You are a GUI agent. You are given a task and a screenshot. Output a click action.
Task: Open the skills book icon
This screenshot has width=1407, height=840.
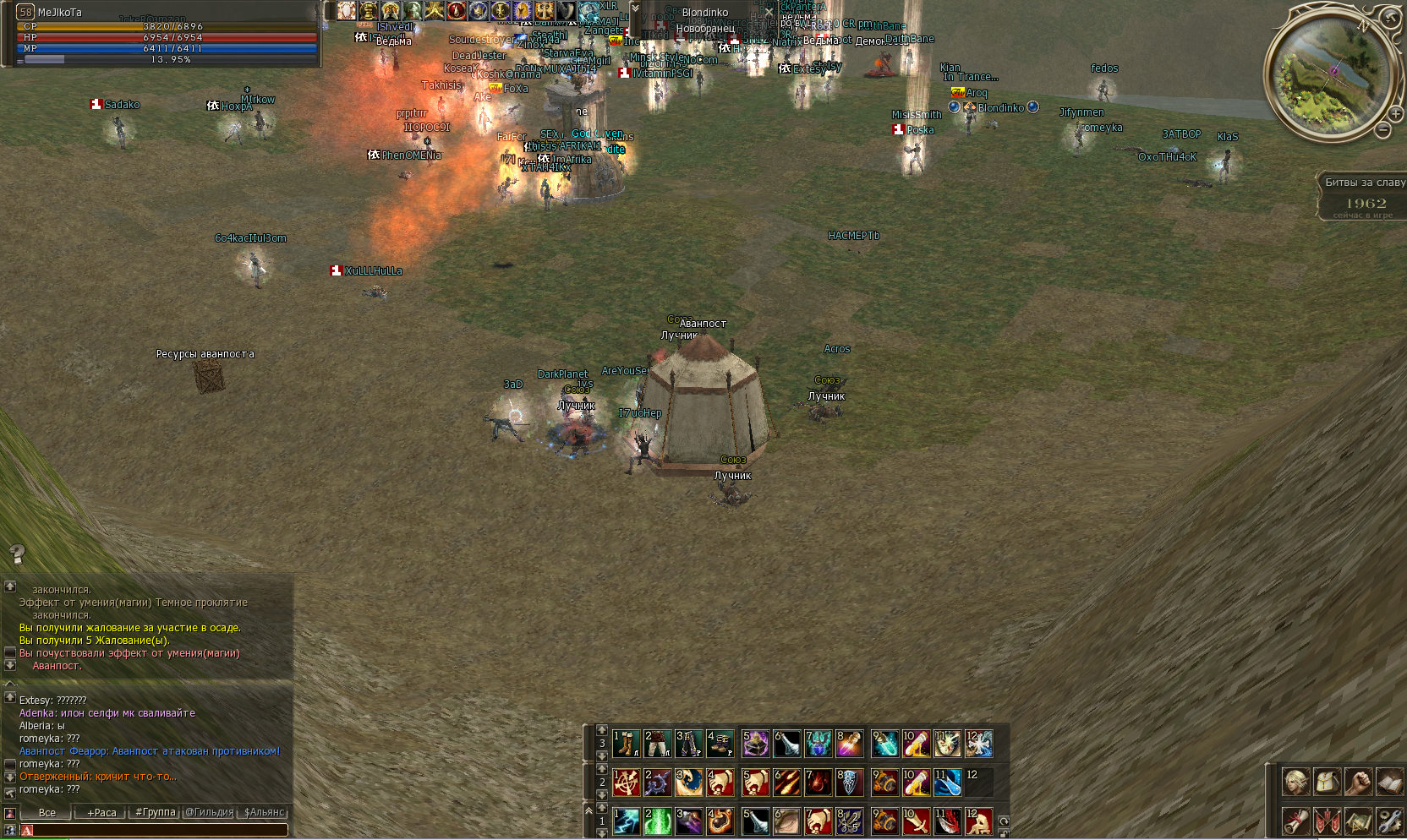pos(1389,782)
